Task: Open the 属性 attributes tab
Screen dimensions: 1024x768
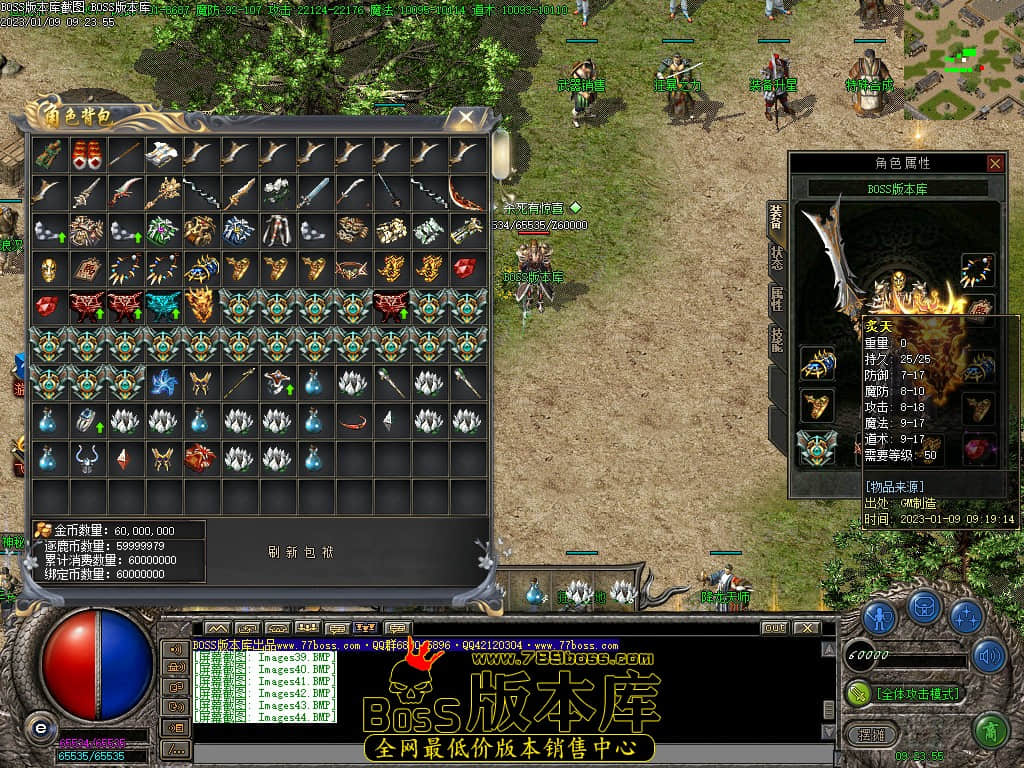Action: point(776,296)
